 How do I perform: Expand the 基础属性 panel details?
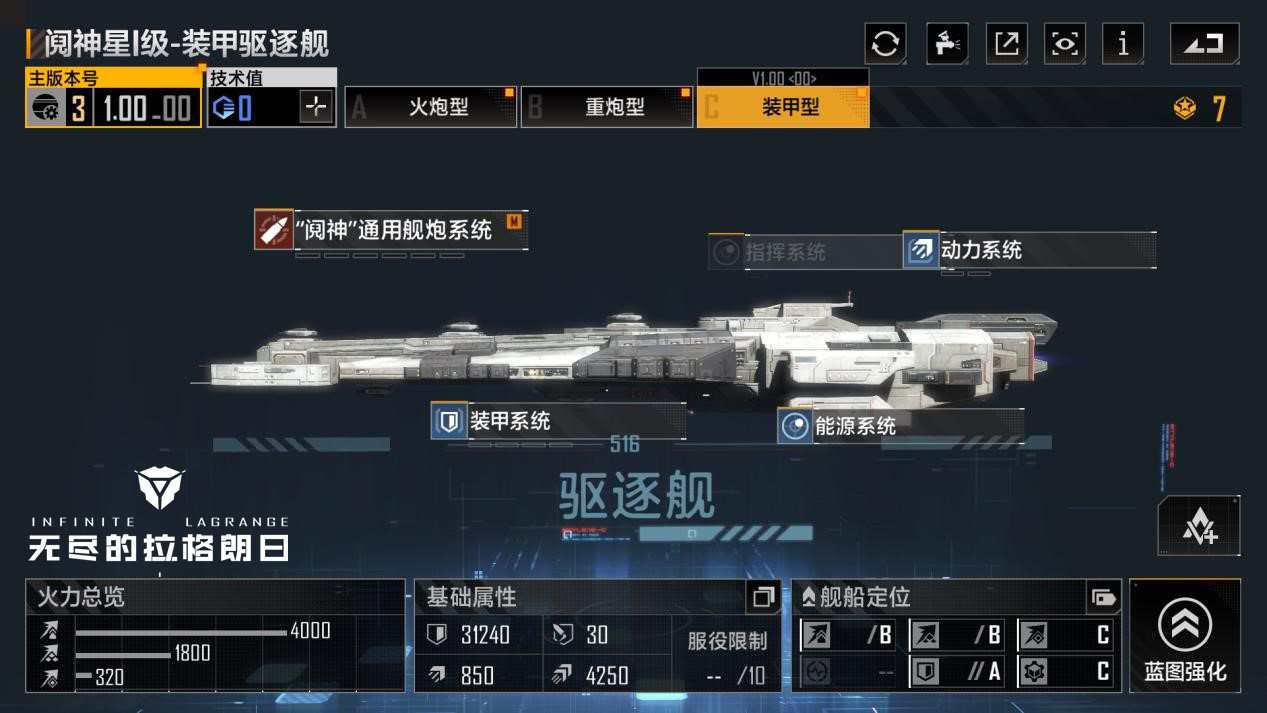click(x=763, y=597)
